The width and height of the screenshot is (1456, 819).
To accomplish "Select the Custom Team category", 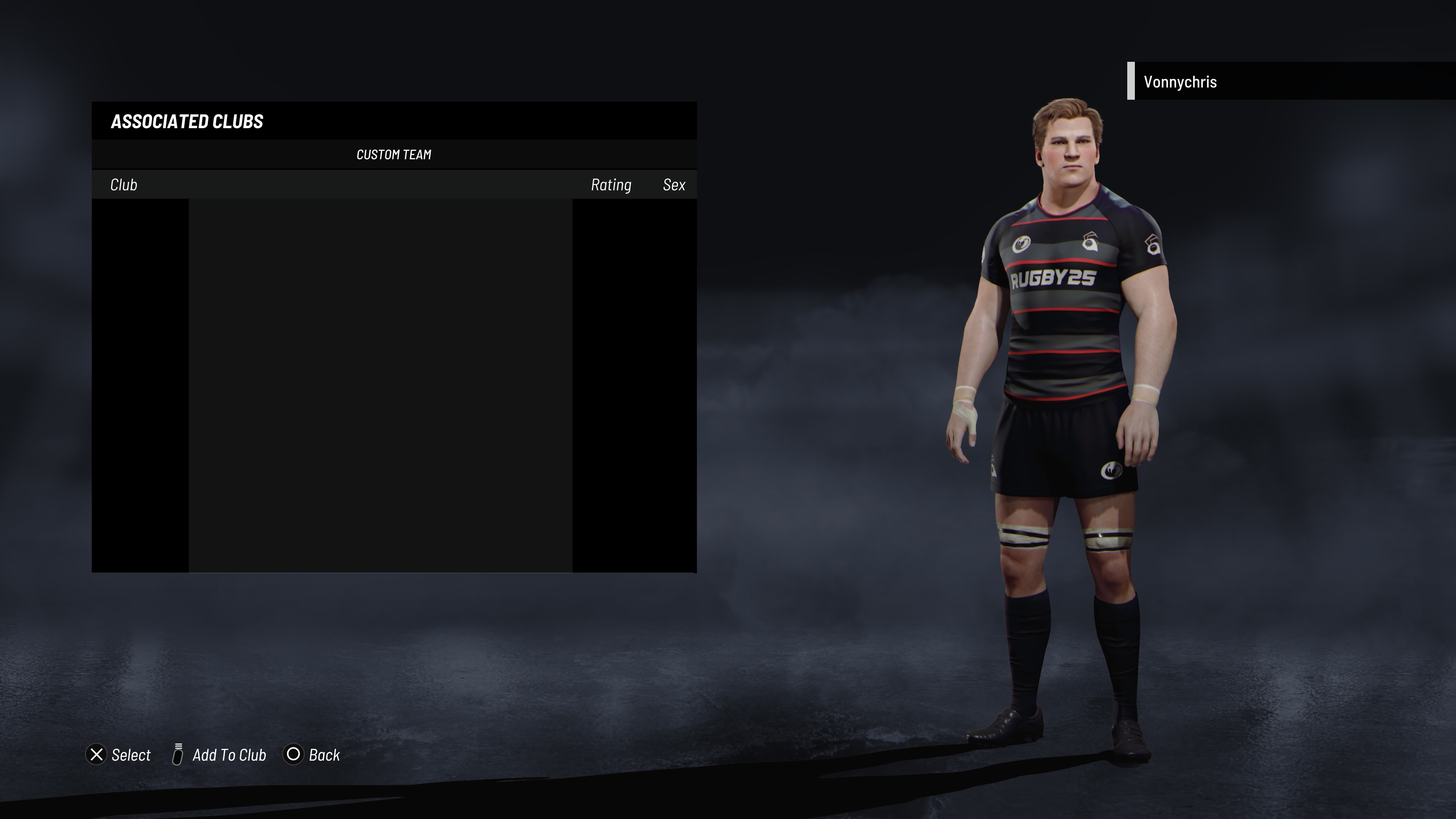I will [394, 155].
